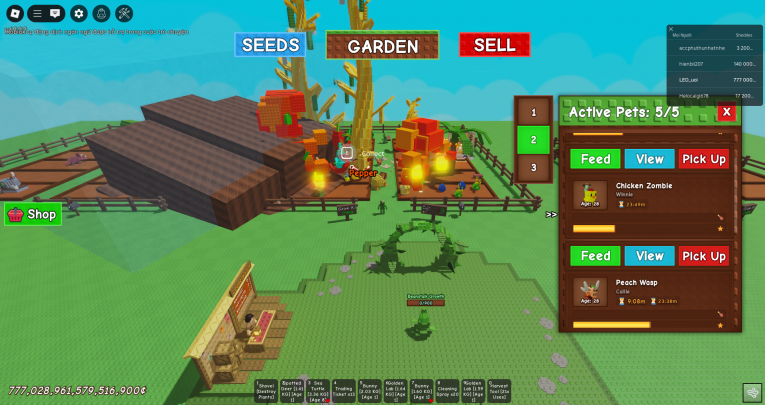
Task: Pick up the Peach Wasp
Action: (704, 256)
